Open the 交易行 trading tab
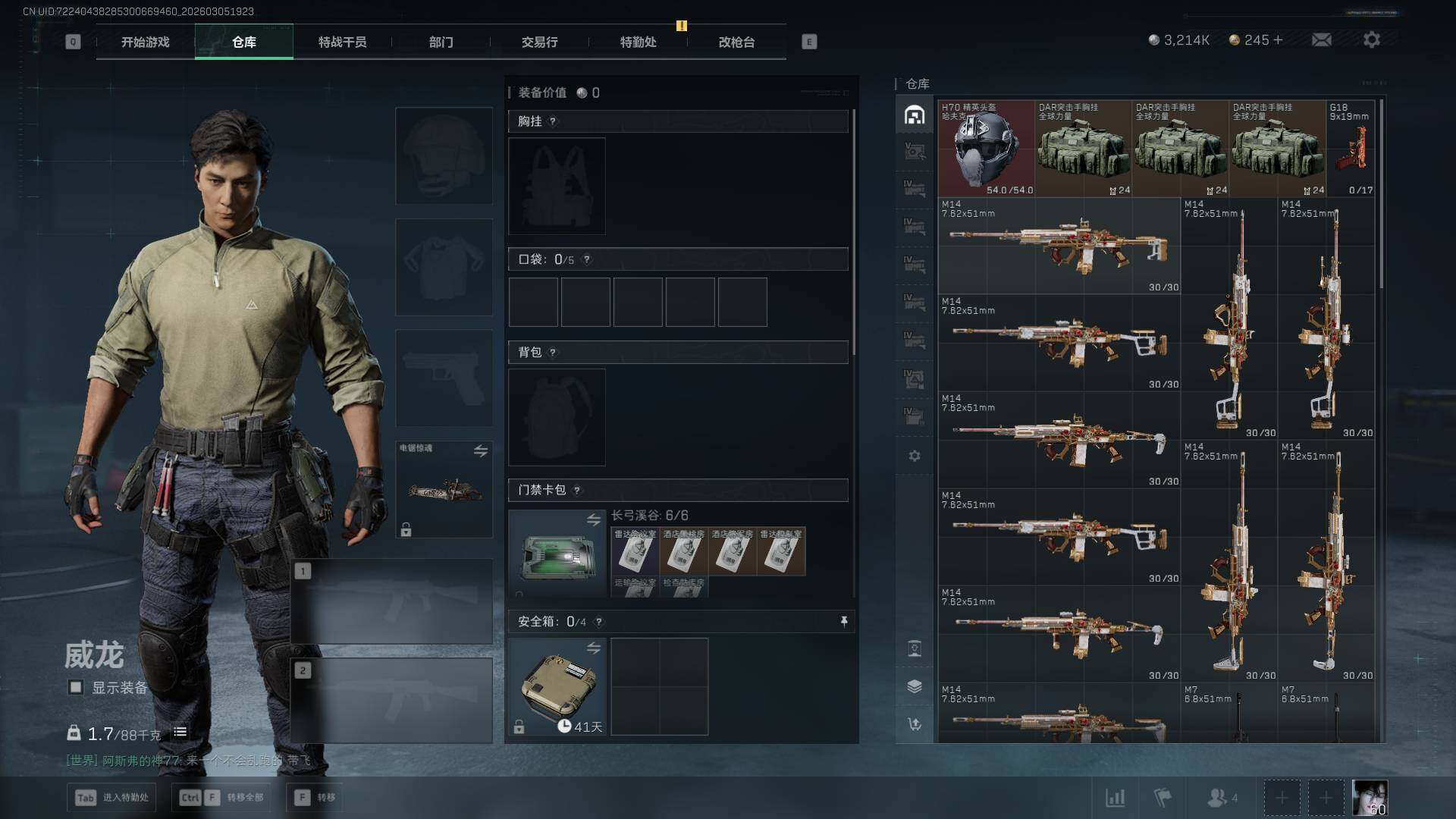The image size is (1456, 819). pos(539,42)
